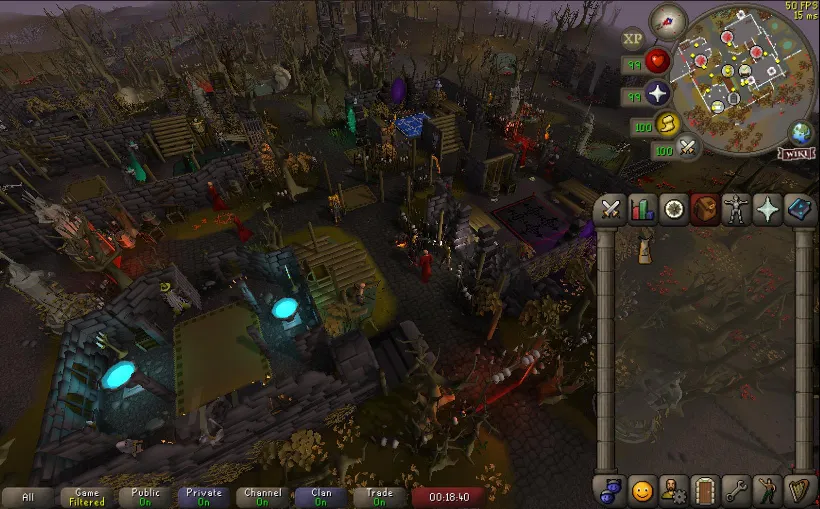Image resolution: width=820 pixels, height=509 pixels.
Task: Open the world map globe
Action: pos(800,133)
